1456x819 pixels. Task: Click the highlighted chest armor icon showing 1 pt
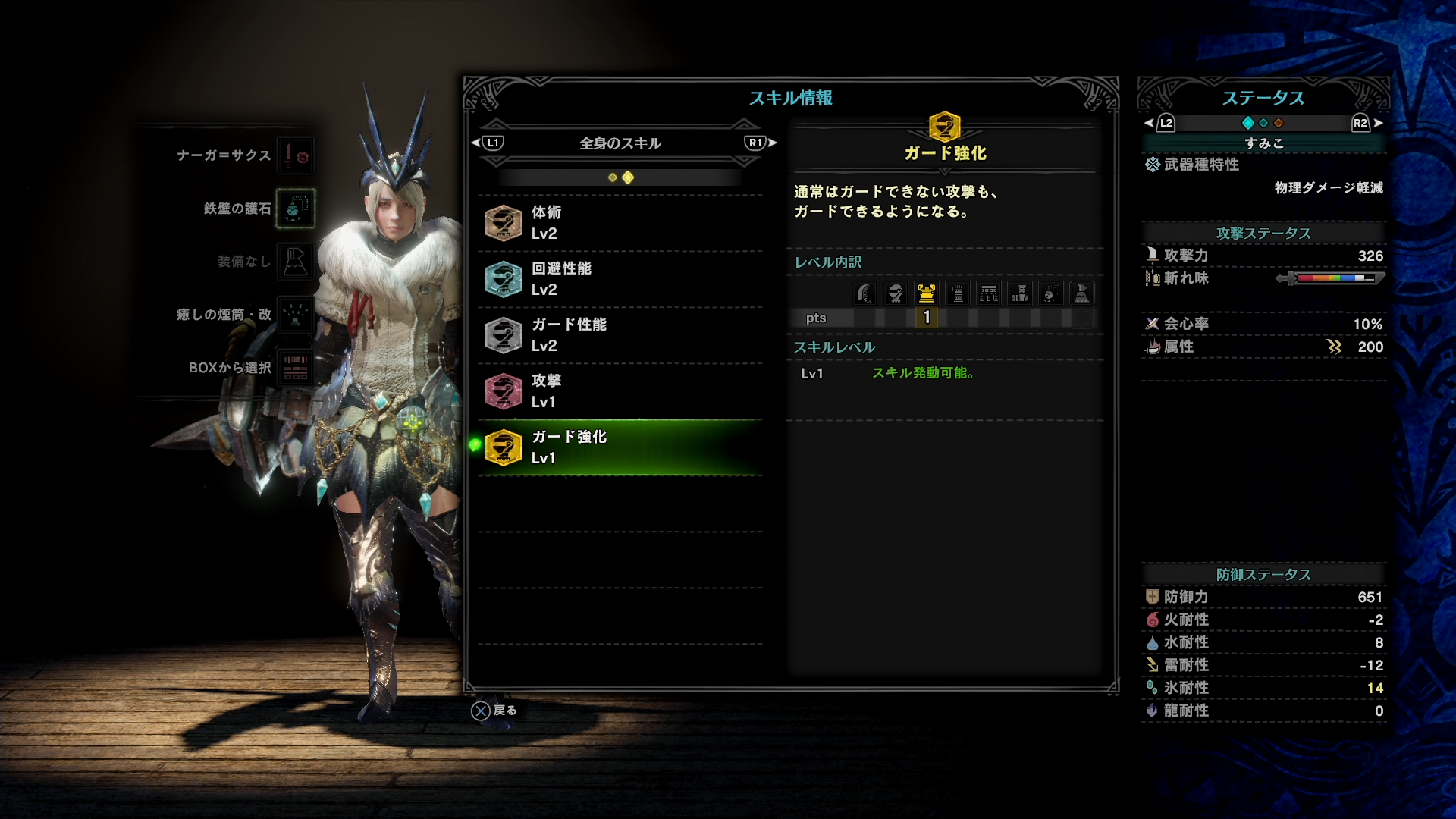[x=927, y=293]
